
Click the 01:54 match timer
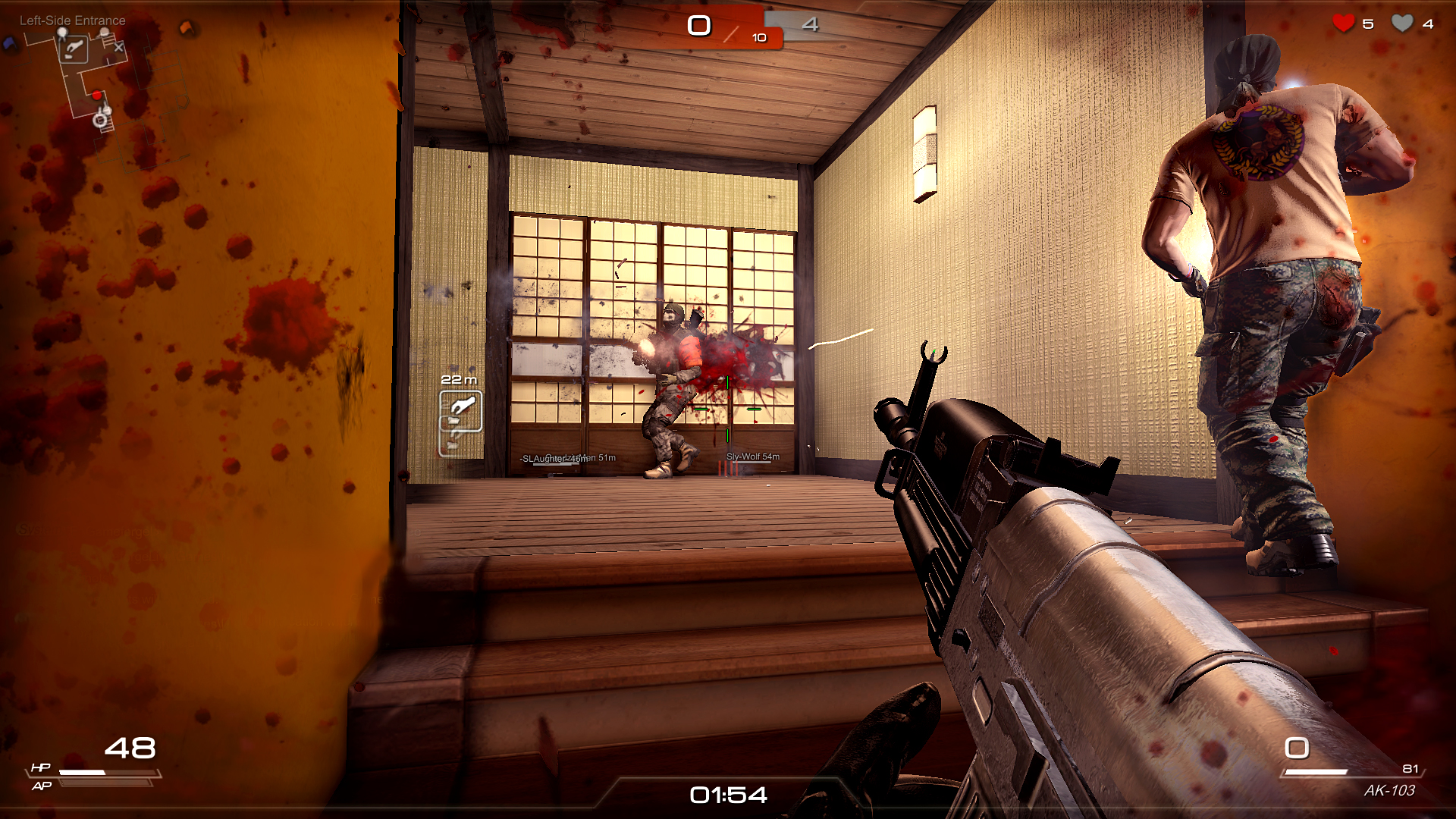coord(728,795)
